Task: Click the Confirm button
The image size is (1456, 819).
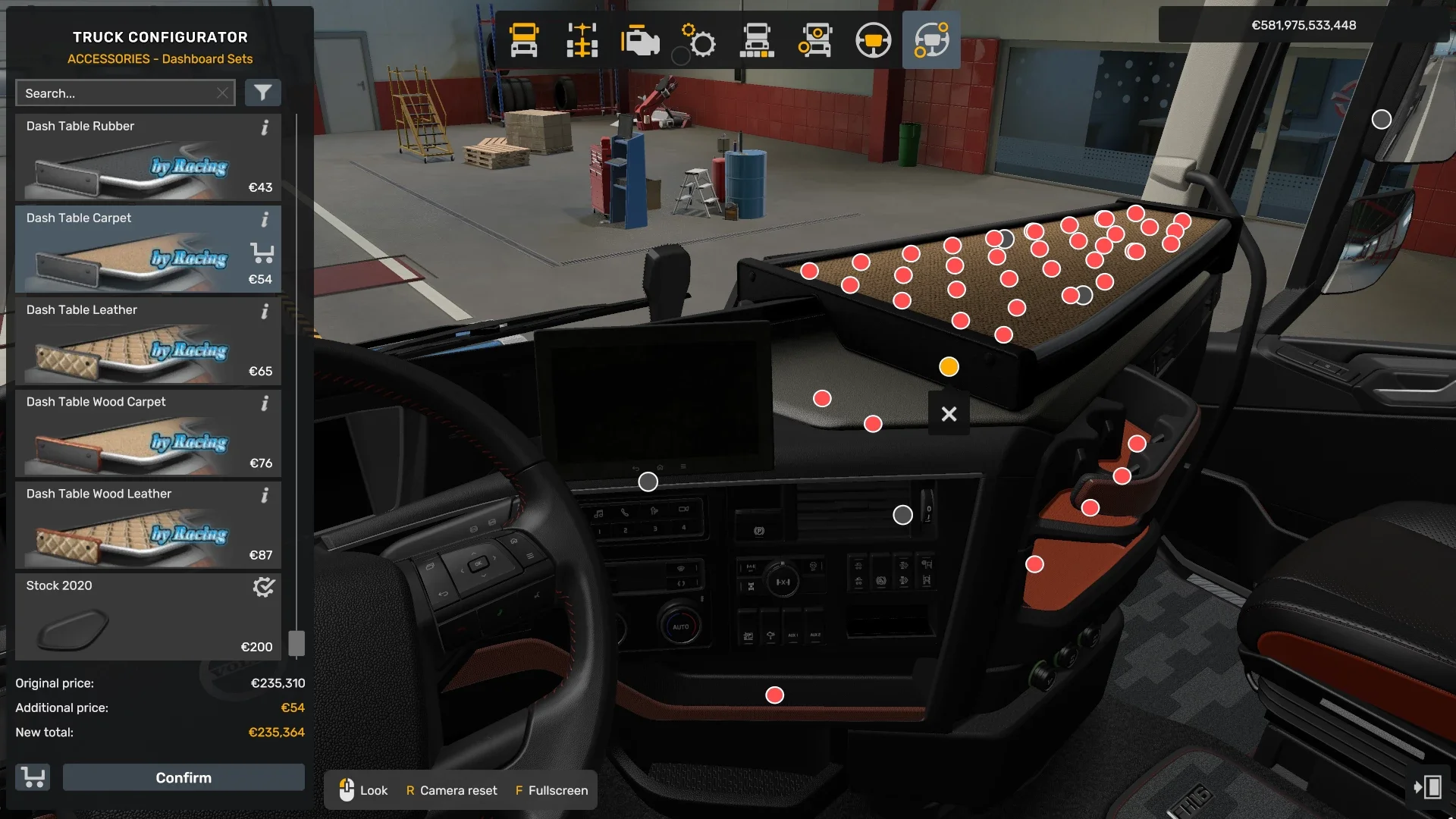Action: tap(183, 777)
